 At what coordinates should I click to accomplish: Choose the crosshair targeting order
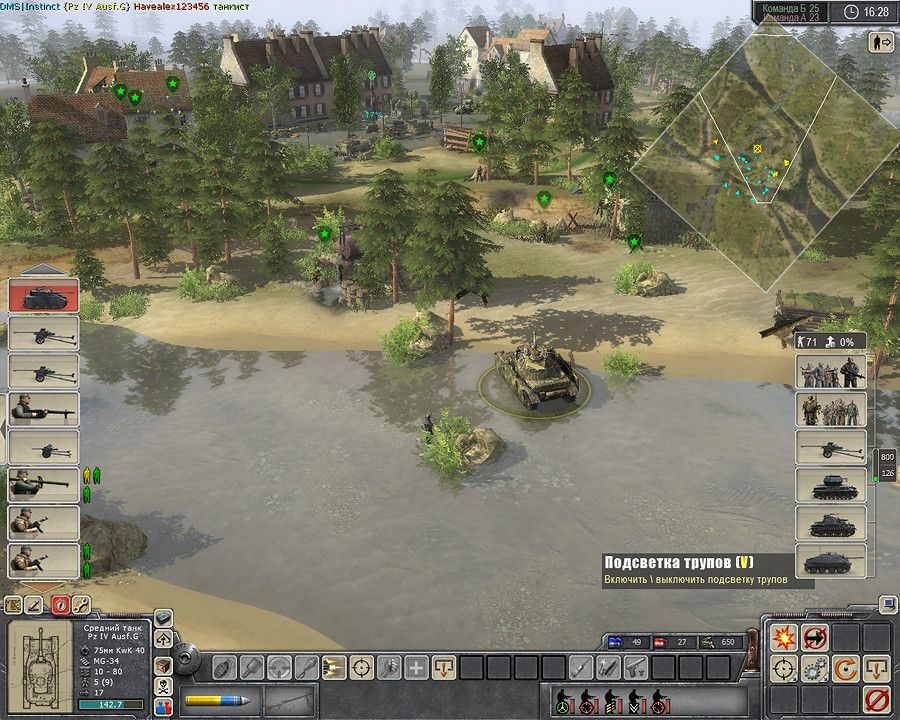click(x=782, y=668)
